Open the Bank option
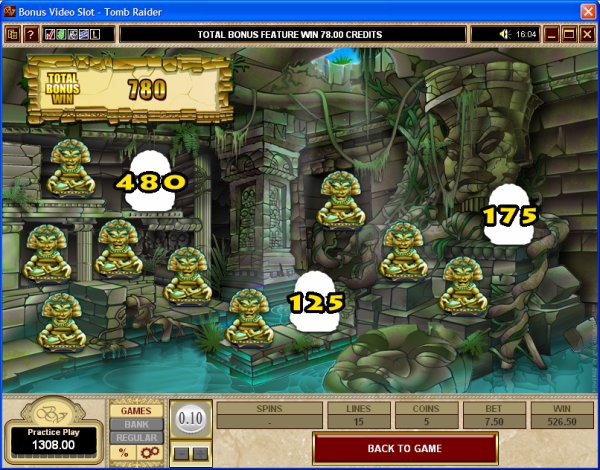Image resolution: width=600 pixels, height=470 pixels. (136, 424)
